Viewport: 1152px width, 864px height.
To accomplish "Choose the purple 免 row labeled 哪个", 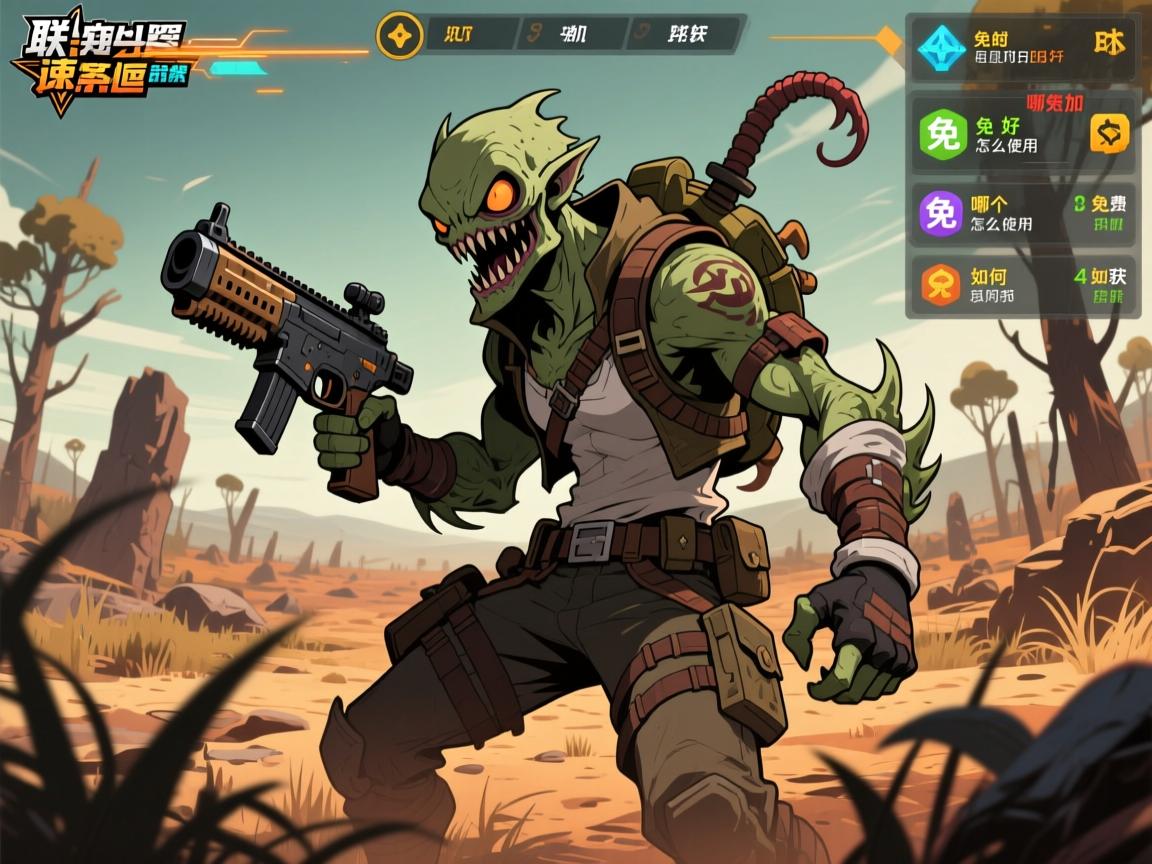I will coord(1021,212).
